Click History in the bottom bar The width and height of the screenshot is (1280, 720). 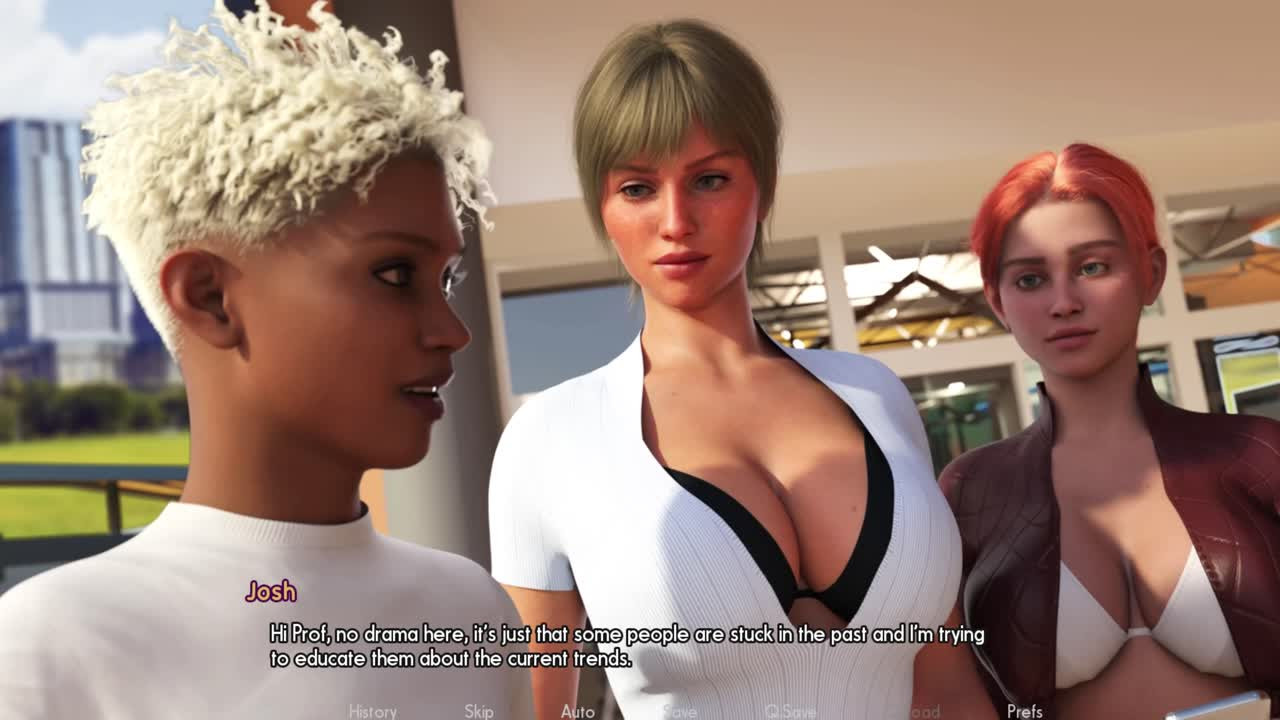tap(375, 712)
